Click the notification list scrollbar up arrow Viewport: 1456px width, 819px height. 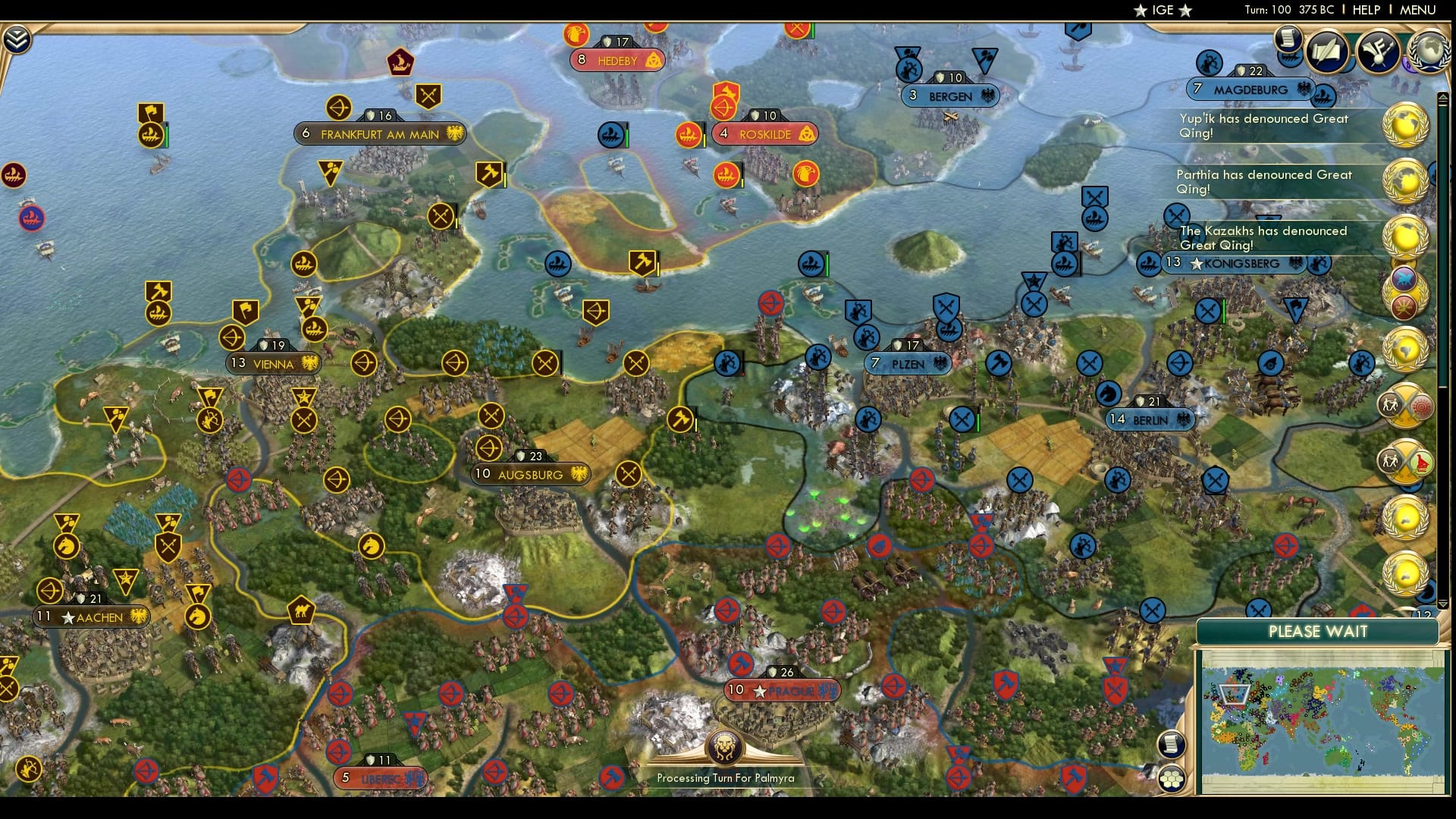tap(1445, 97)
